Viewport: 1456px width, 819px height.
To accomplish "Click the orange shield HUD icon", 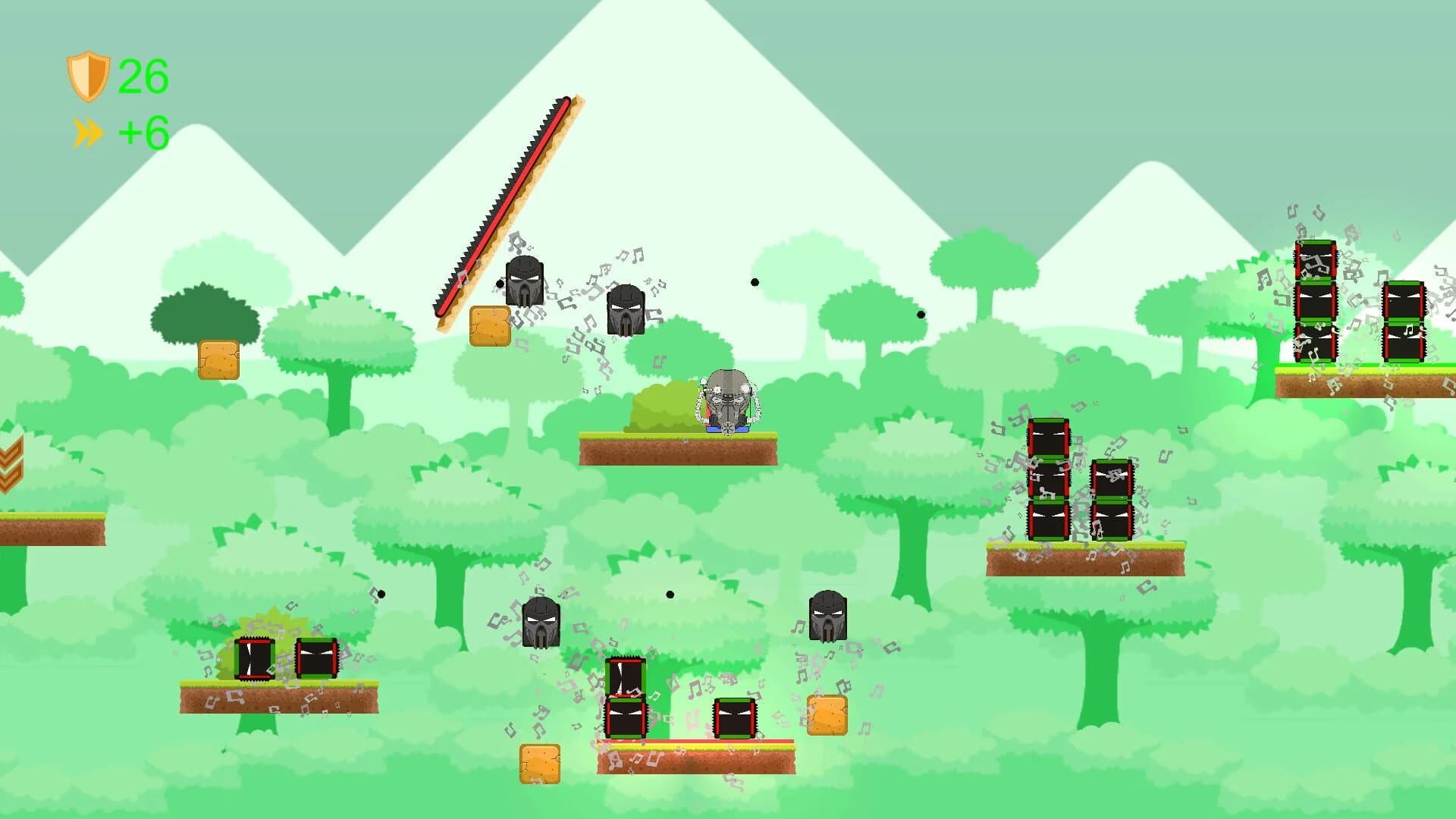I will [89, 76].
